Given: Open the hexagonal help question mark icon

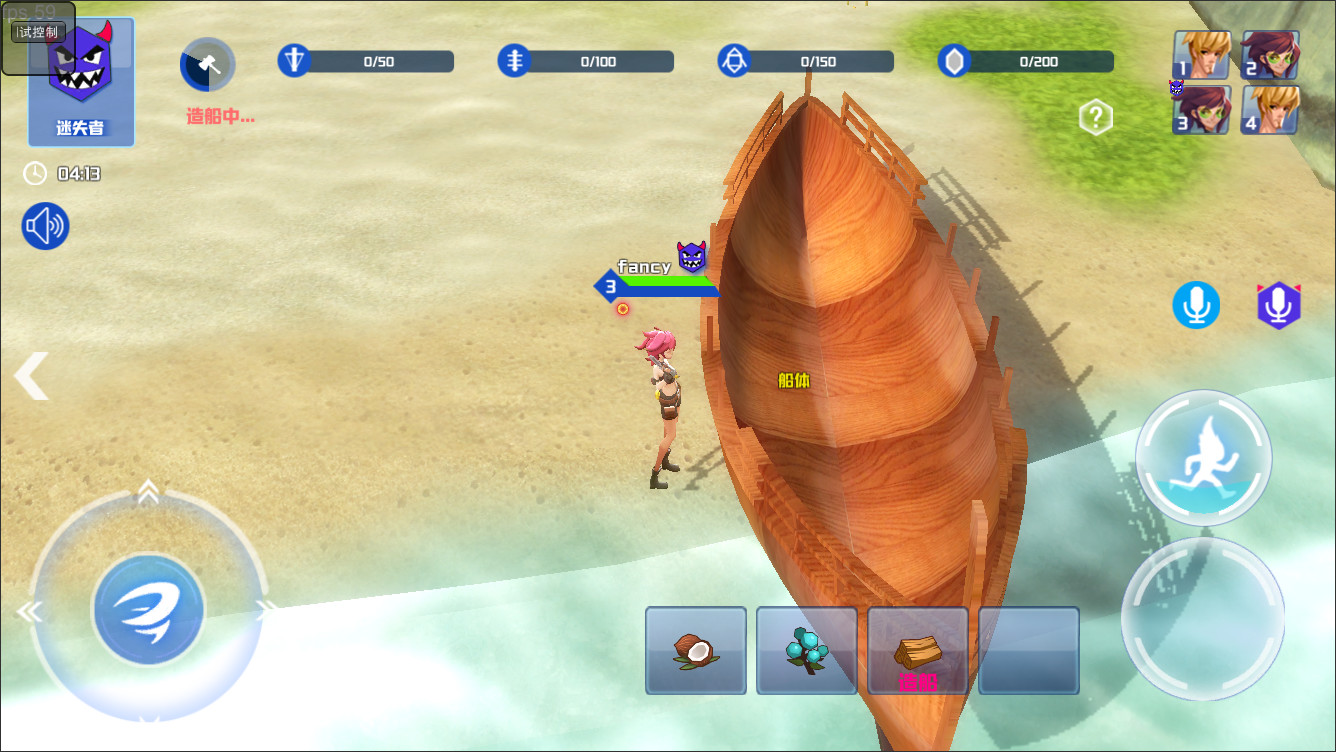Looking at the screenshot, I should pyautogui.click(x=1095, y=117).
